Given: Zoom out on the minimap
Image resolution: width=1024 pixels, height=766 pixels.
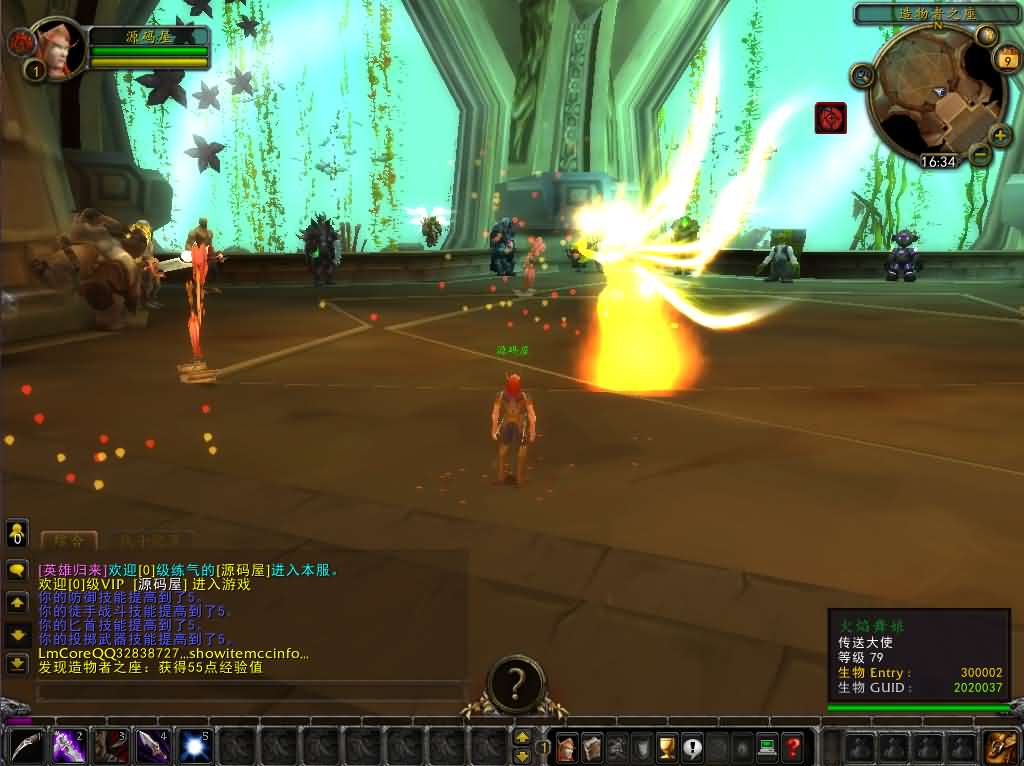Looking at the screenshot, I should point(980,154).
